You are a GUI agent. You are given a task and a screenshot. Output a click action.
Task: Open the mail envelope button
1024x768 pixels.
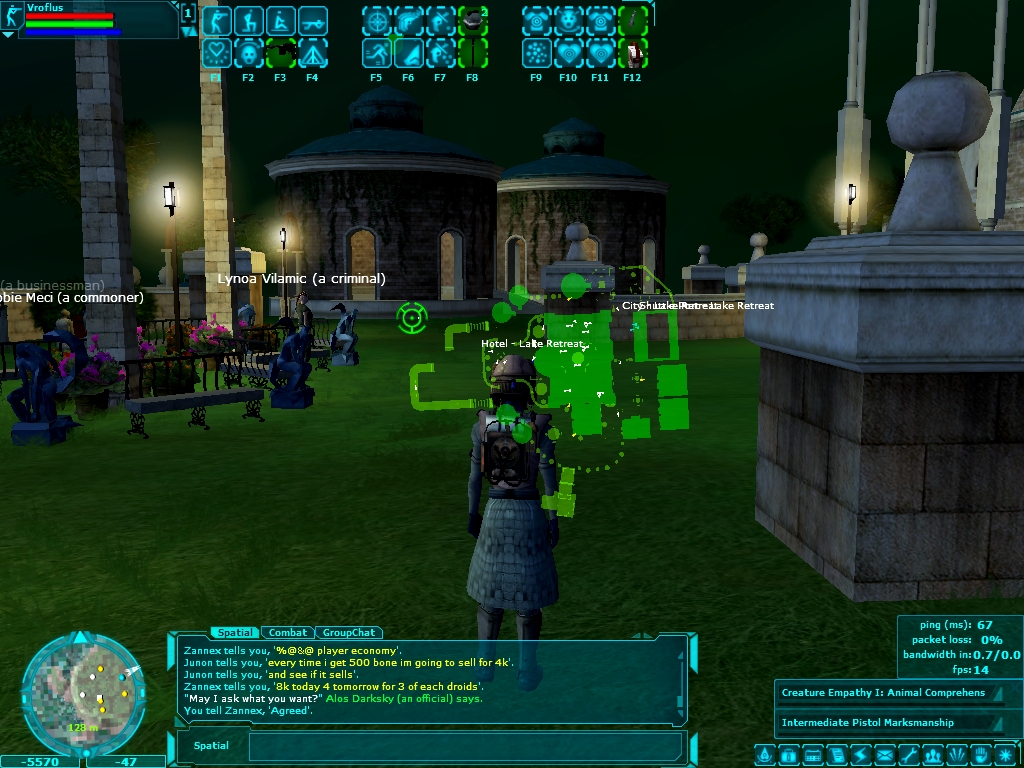coord(885,754)
